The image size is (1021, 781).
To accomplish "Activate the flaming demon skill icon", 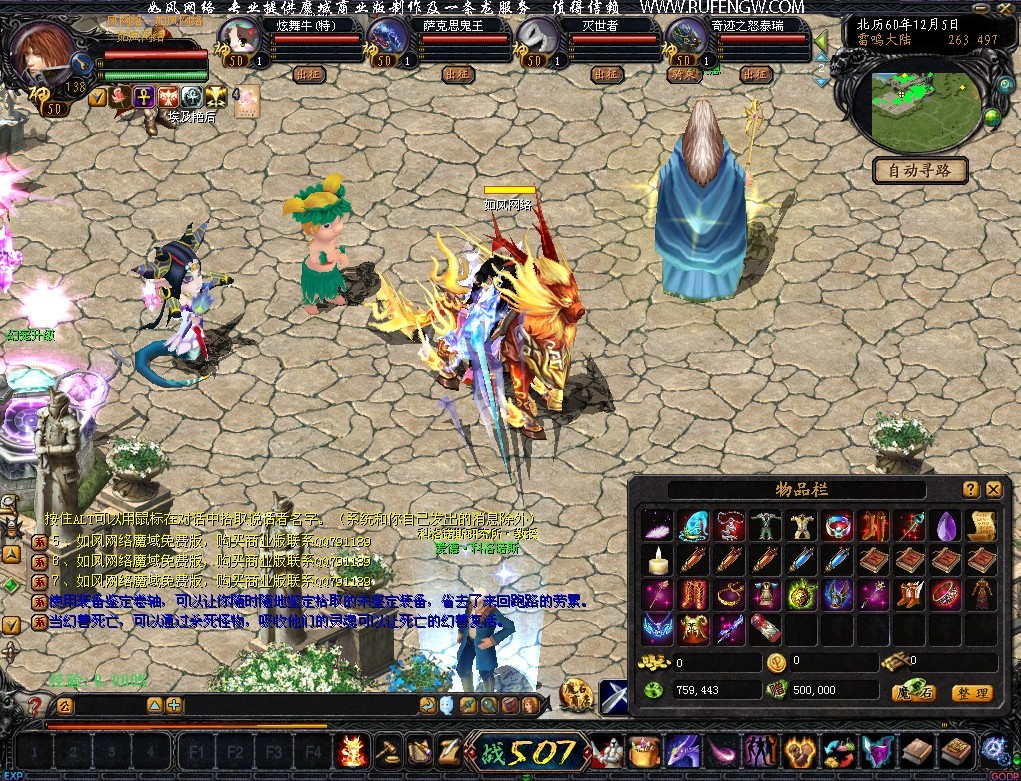I will [353, 750].
